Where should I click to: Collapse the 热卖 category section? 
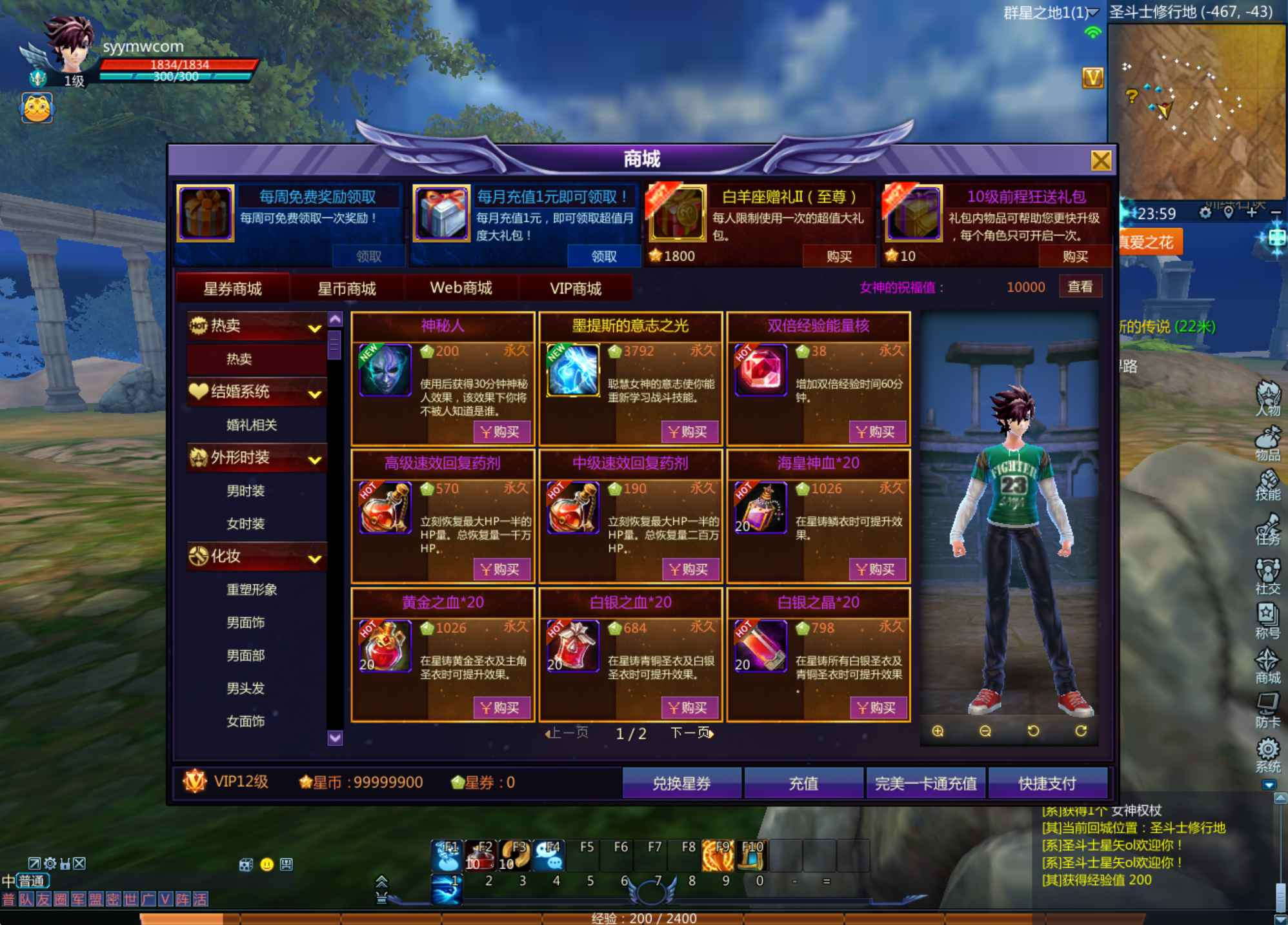(x=316, y=327)
